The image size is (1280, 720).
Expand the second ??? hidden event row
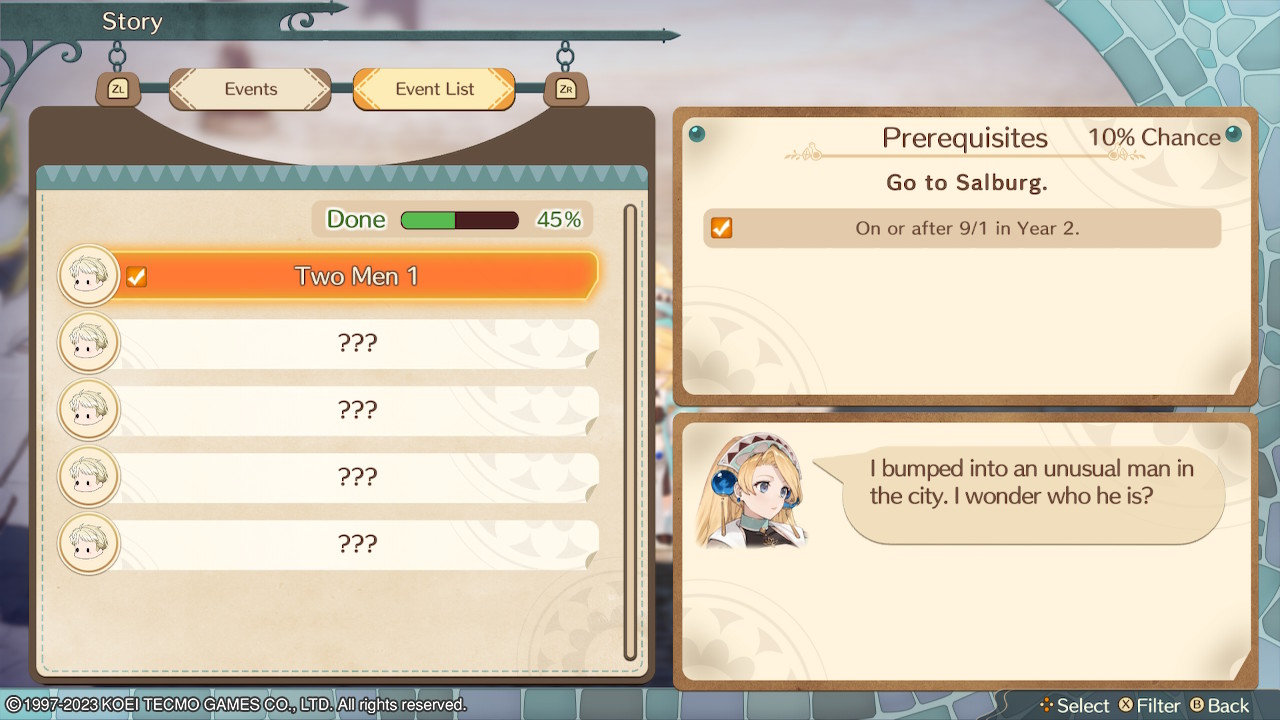tap(358, 409)
